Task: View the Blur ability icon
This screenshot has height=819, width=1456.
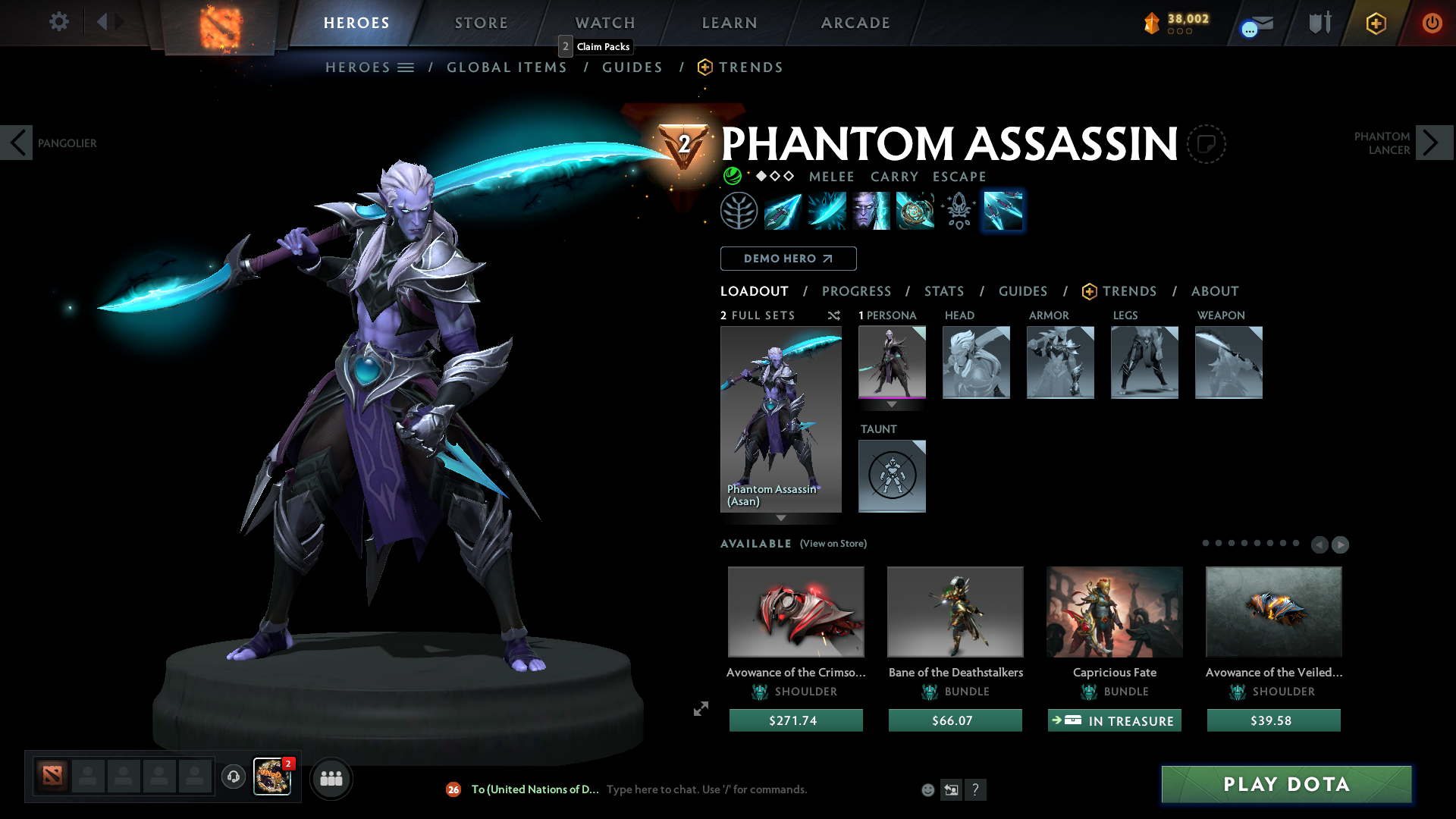Action: coord(871,211)
